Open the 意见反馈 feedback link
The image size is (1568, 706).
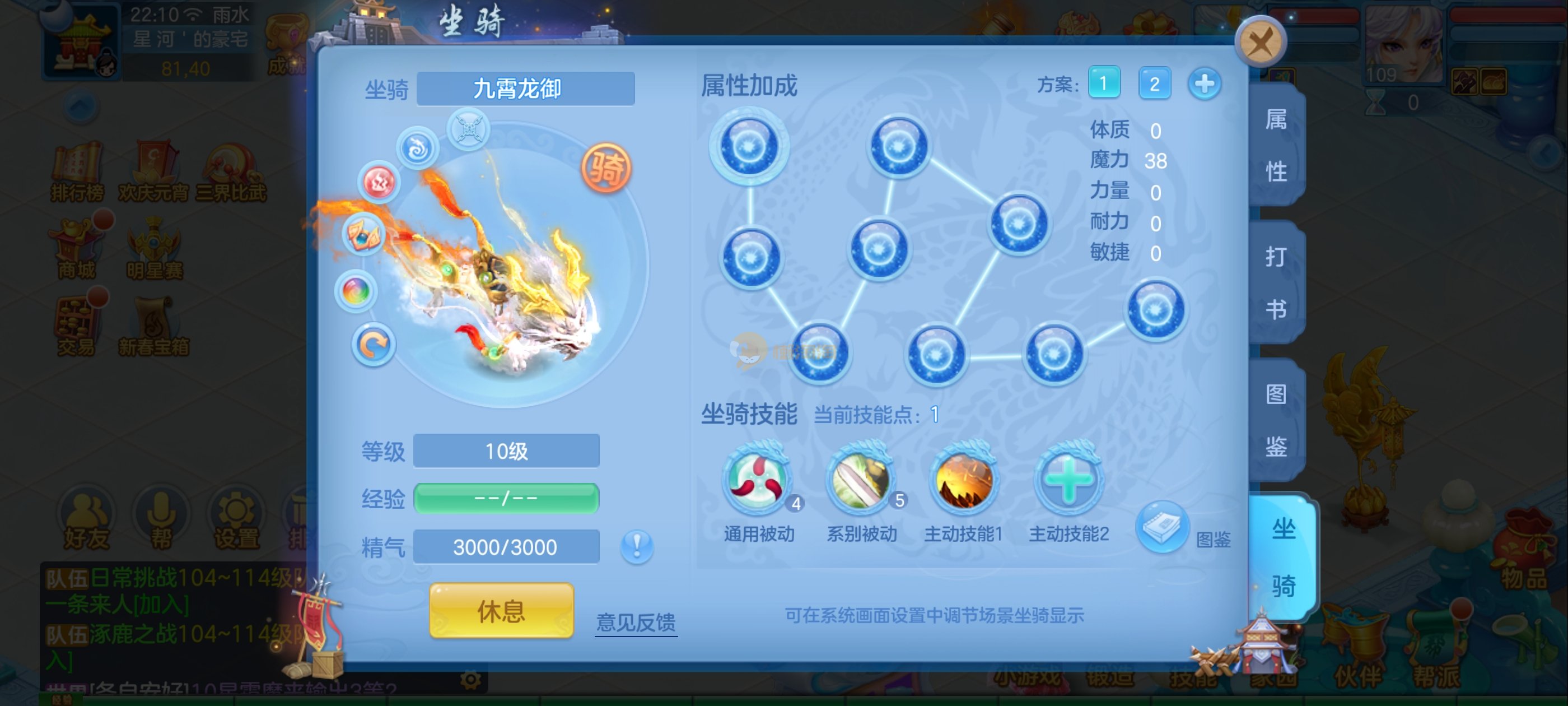[x=636, y=622]
